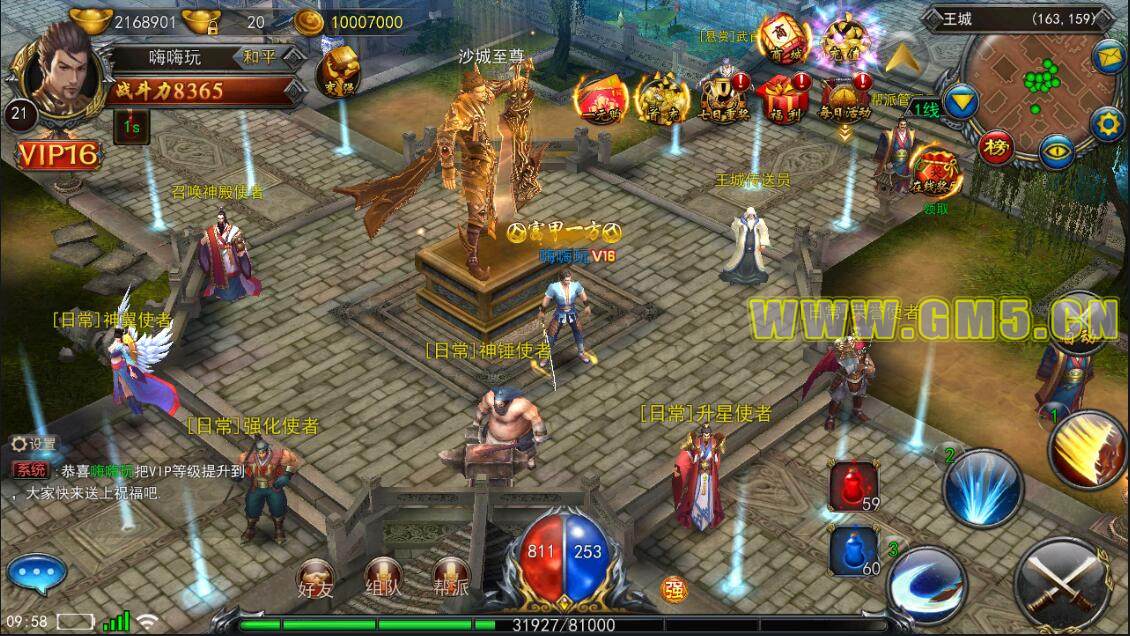The image size is (1130, 636).
Task: Use the red health potion slot
Action: pyautogui.click(x=853, y=486)
